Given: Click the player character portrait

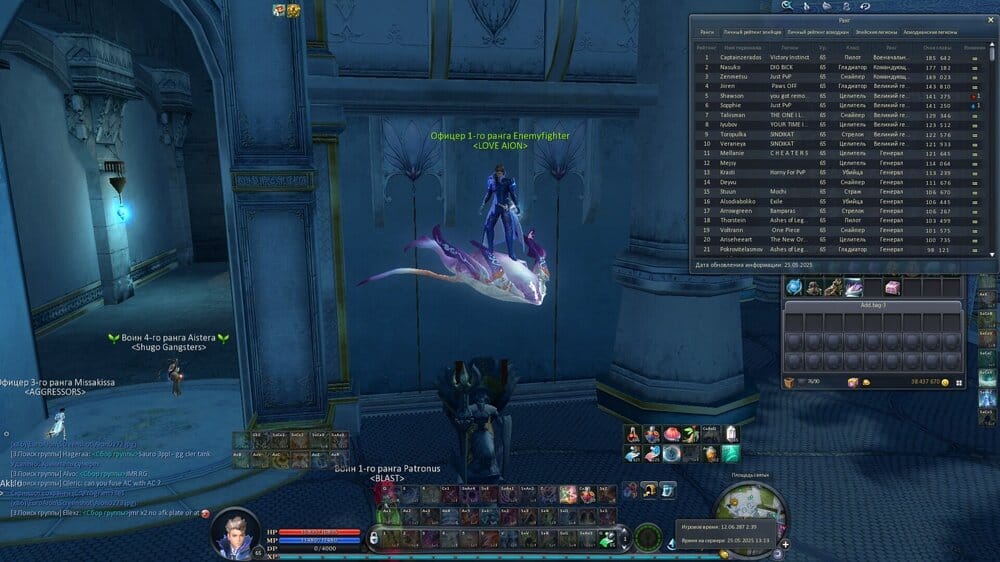Looking at the screenshot, I should tap(234, 531).
